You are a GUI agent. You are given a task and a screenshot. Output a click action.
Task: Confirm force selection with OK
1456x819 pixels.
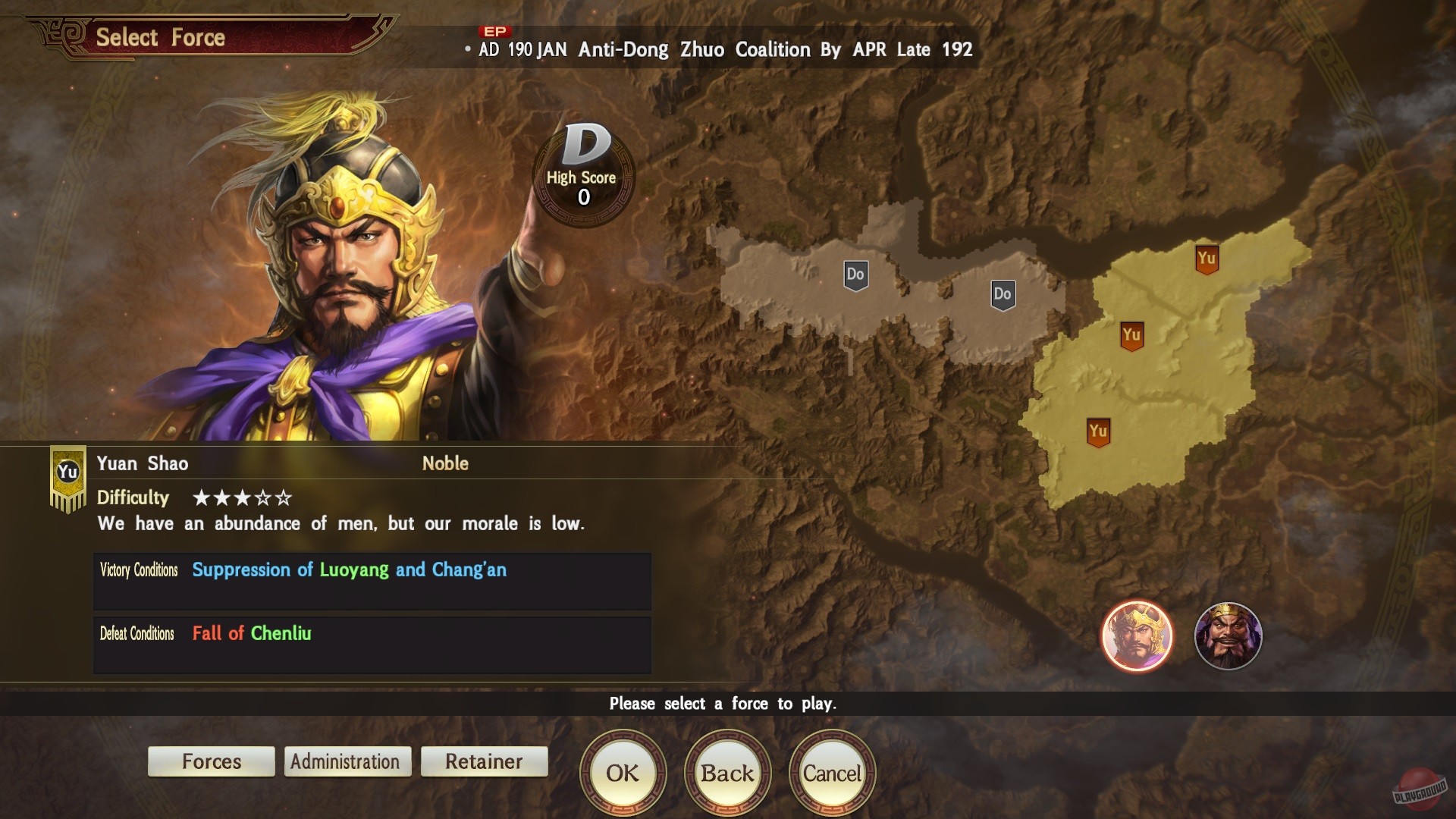pyautogui.click(x=622, y=772)
